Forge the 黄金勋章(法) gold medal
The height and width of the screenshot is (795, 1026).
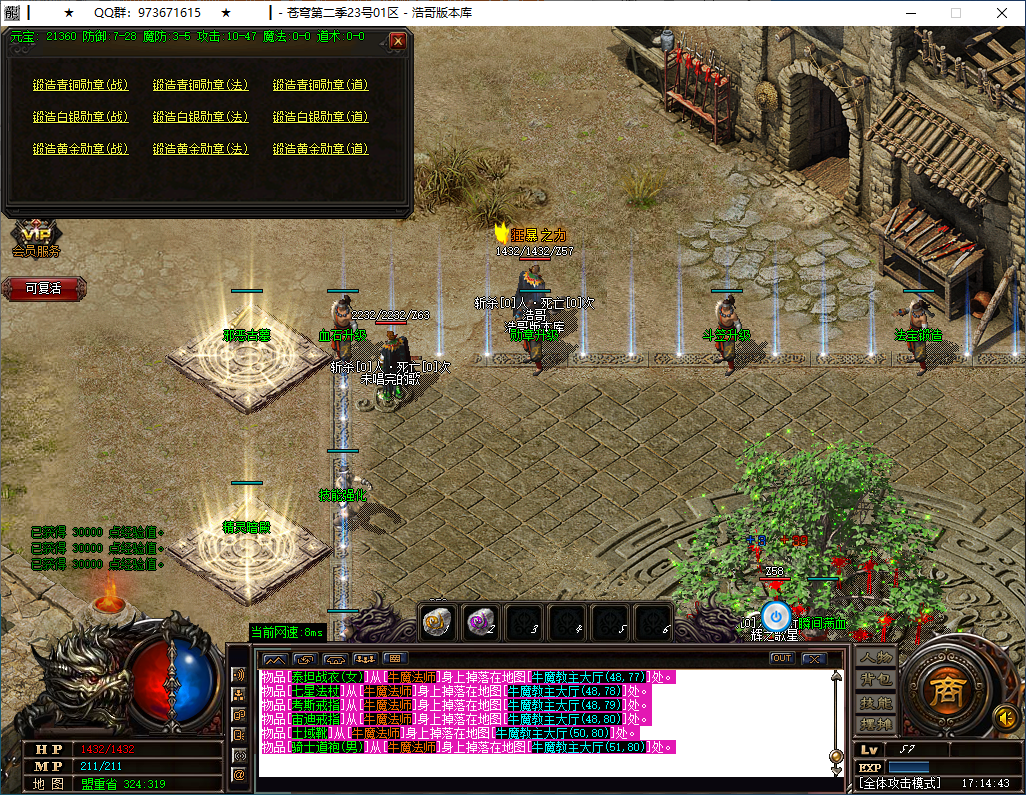coord(200,149)
